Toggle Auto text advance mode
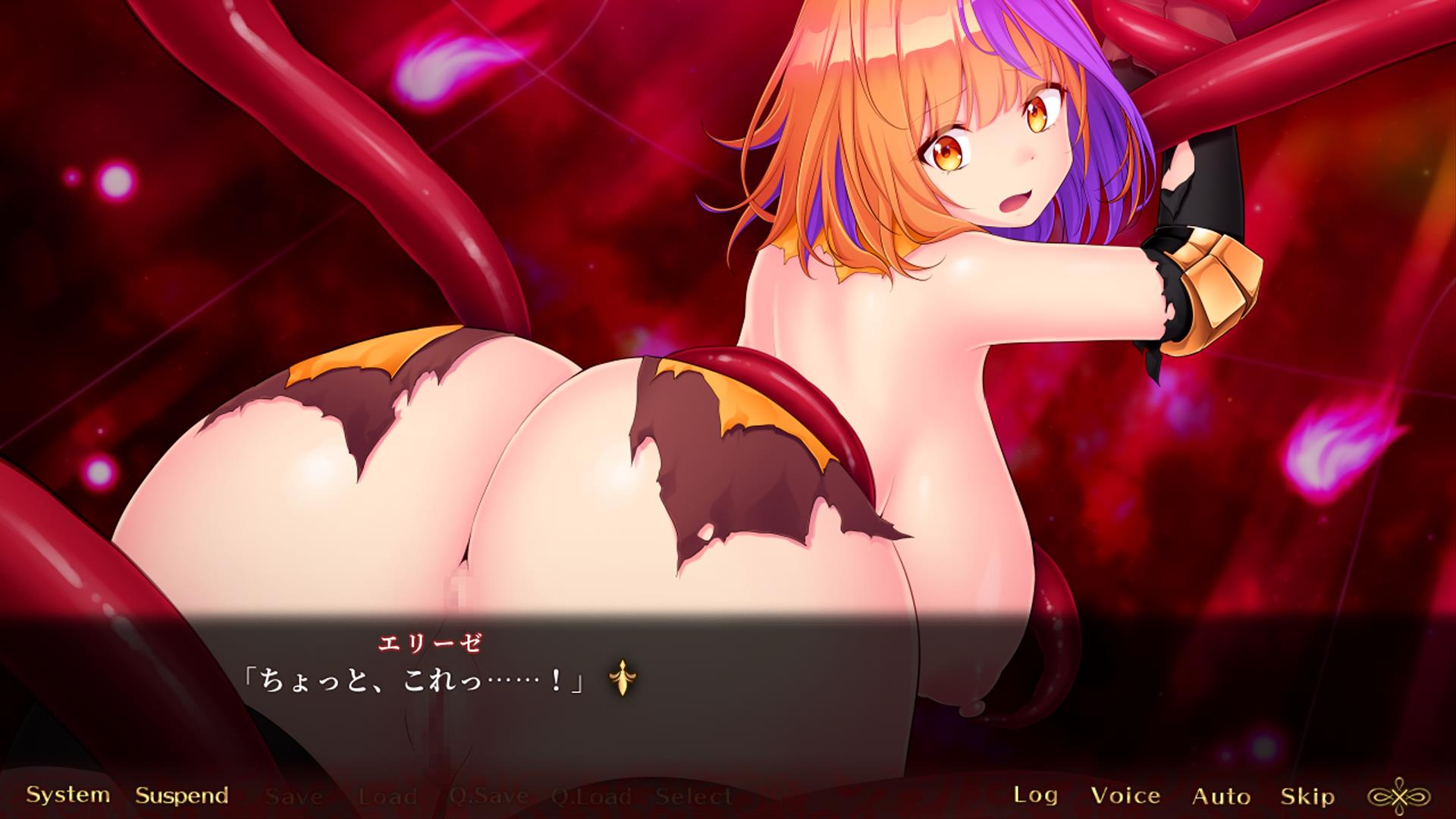Screen dimensions: 1456x819 [x=1221, y=795]
